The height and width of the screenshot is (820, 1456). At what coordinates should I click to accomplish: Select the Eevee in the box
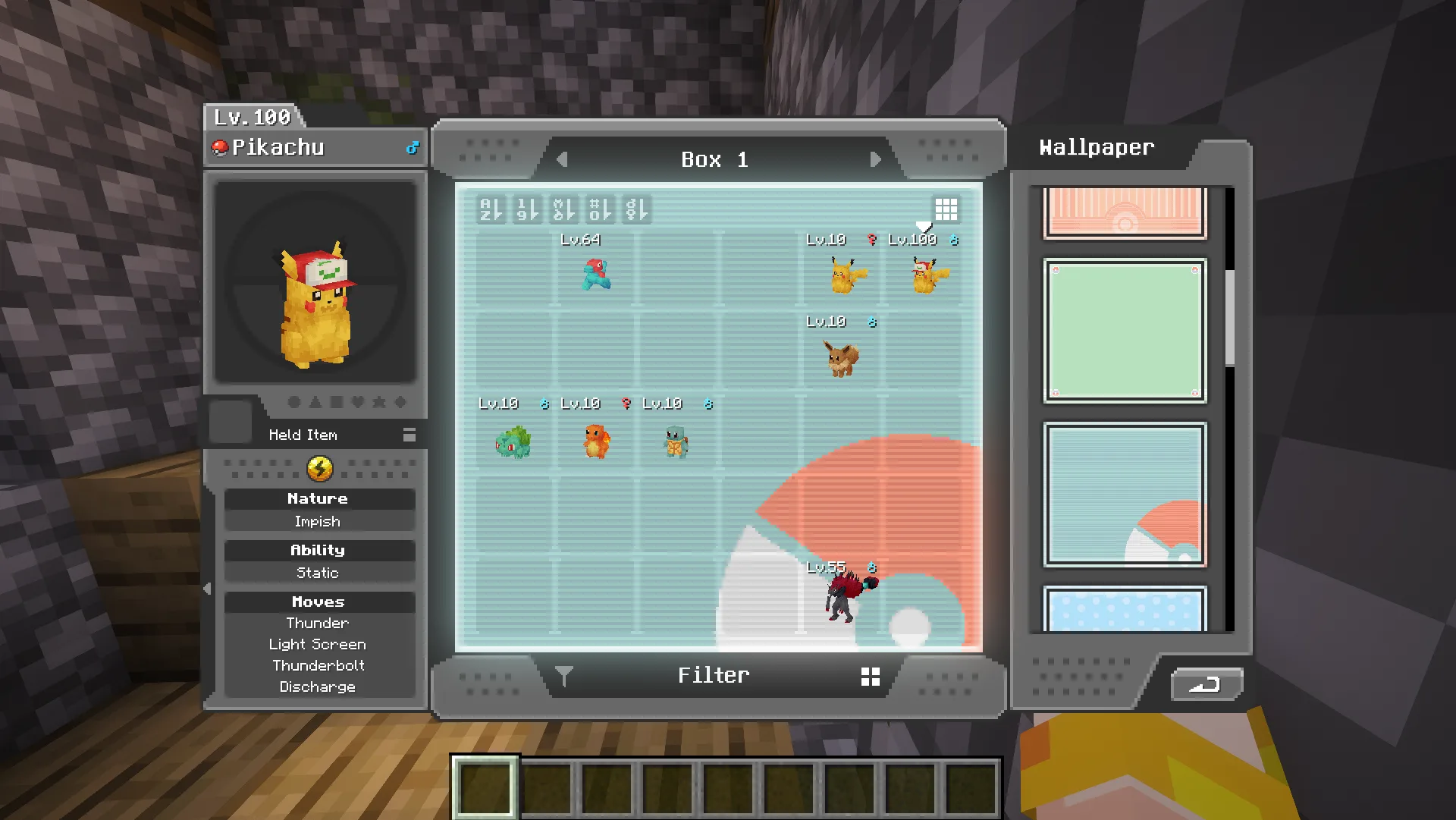pyautogui.click(x=842, y=358)
